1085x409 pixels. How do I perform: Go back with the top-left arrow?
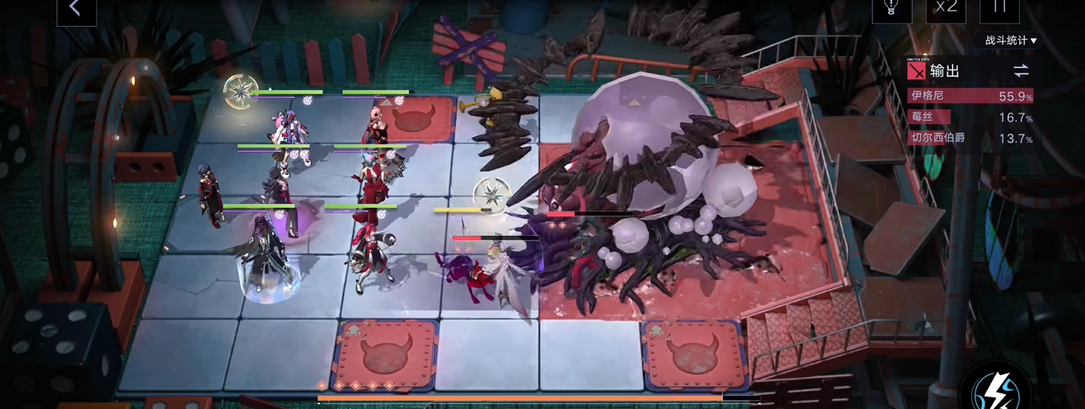pos(76,9)
